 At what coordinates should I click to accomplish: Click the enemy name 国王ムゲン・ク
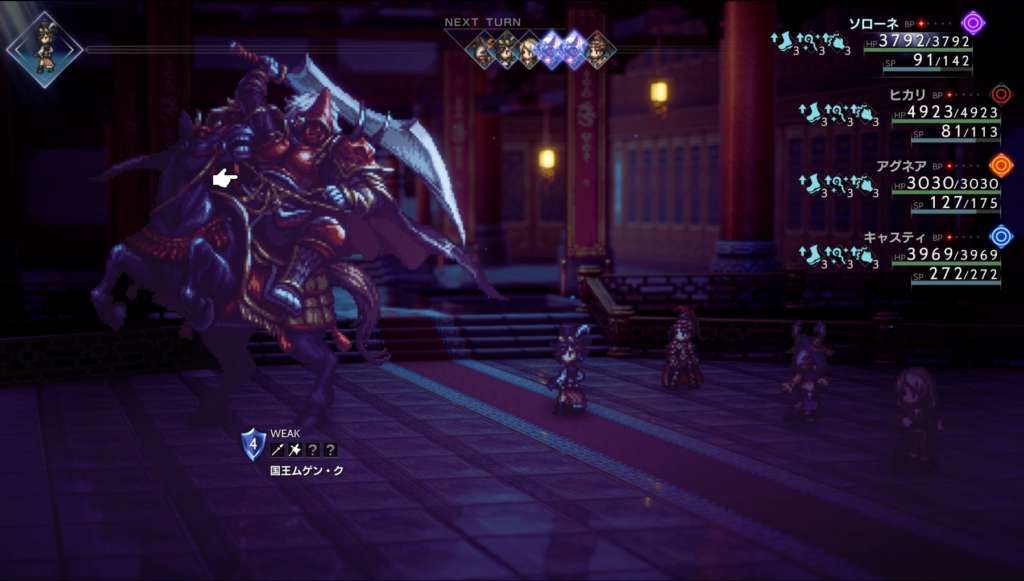(307, 469)
